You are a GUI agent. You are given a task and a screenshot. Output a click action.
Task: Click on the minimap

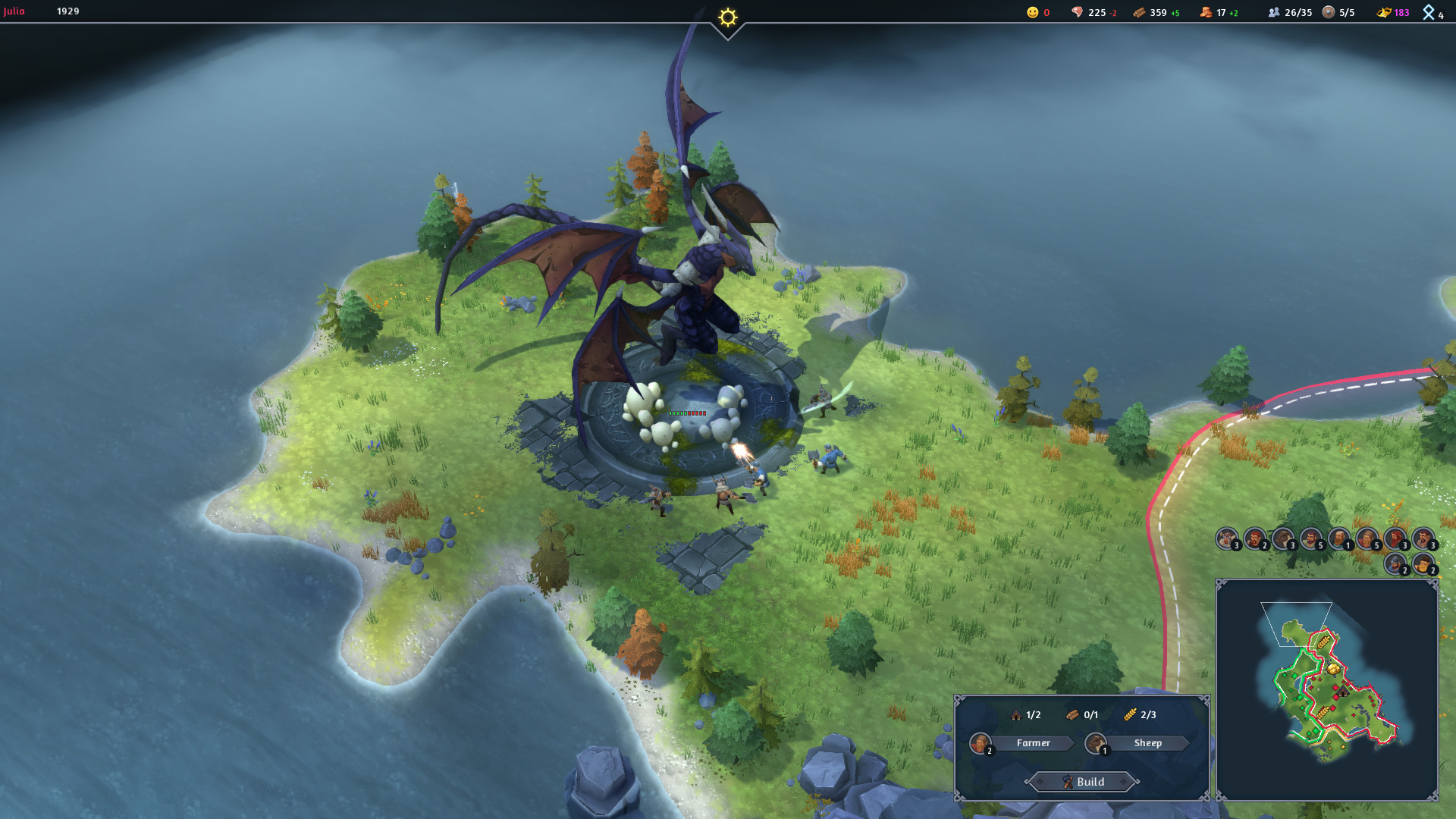click(x=1326, y=689)
